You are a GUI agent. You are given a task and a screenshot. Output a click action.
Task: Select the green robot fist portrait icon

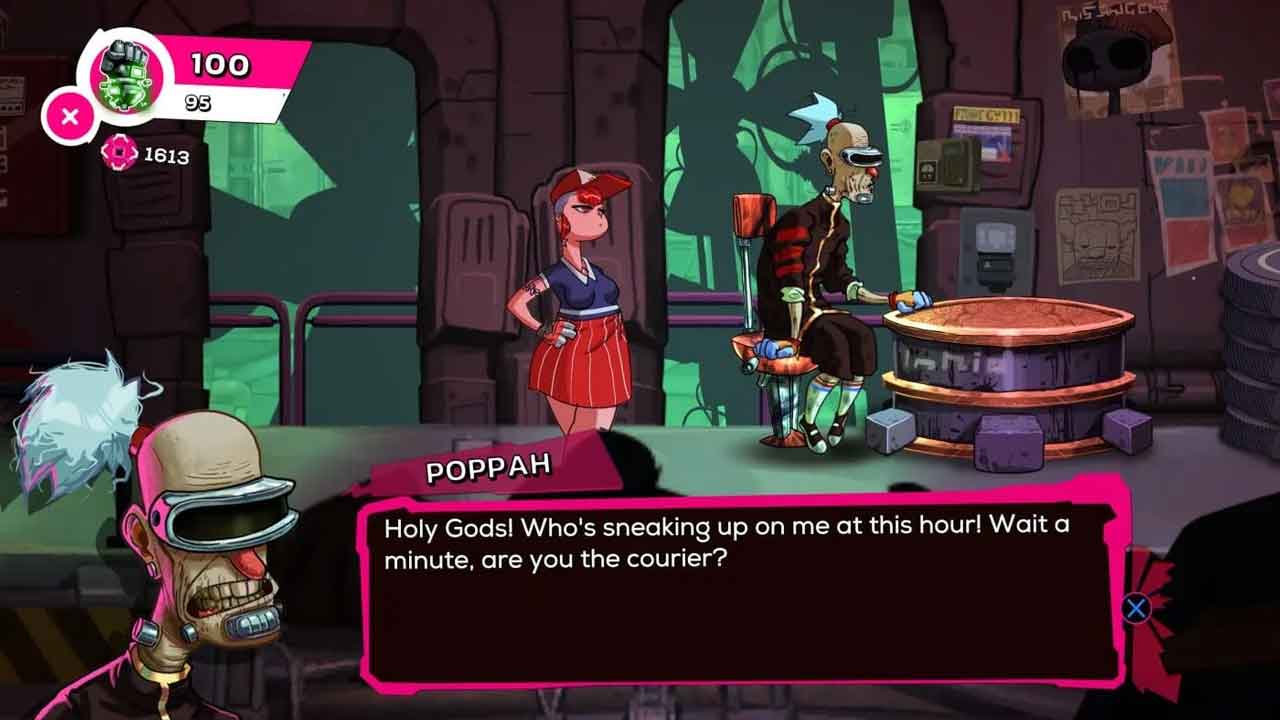pos(126,75)
